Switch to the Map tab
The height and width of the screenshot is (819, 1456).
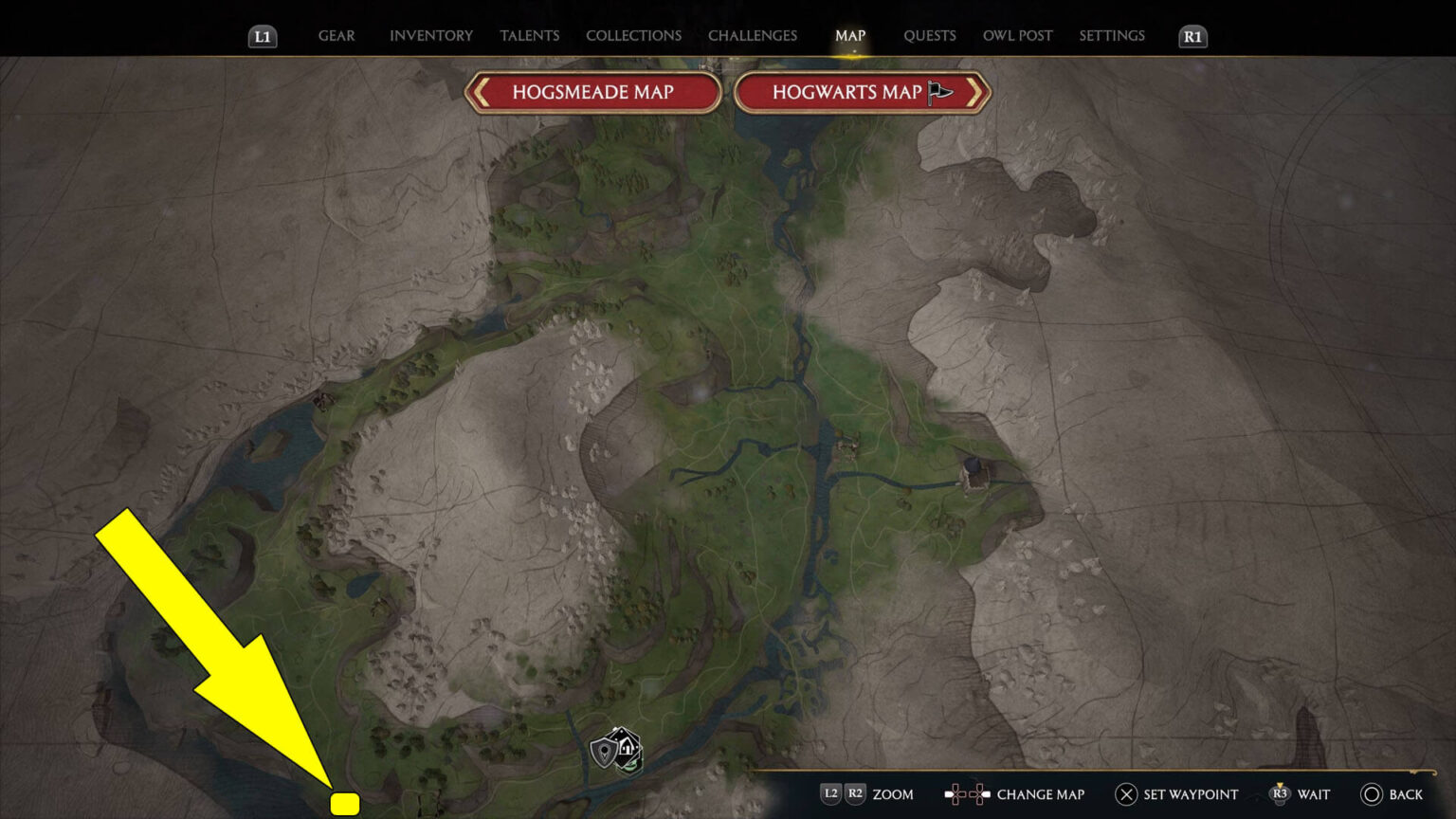click(850, 35)
